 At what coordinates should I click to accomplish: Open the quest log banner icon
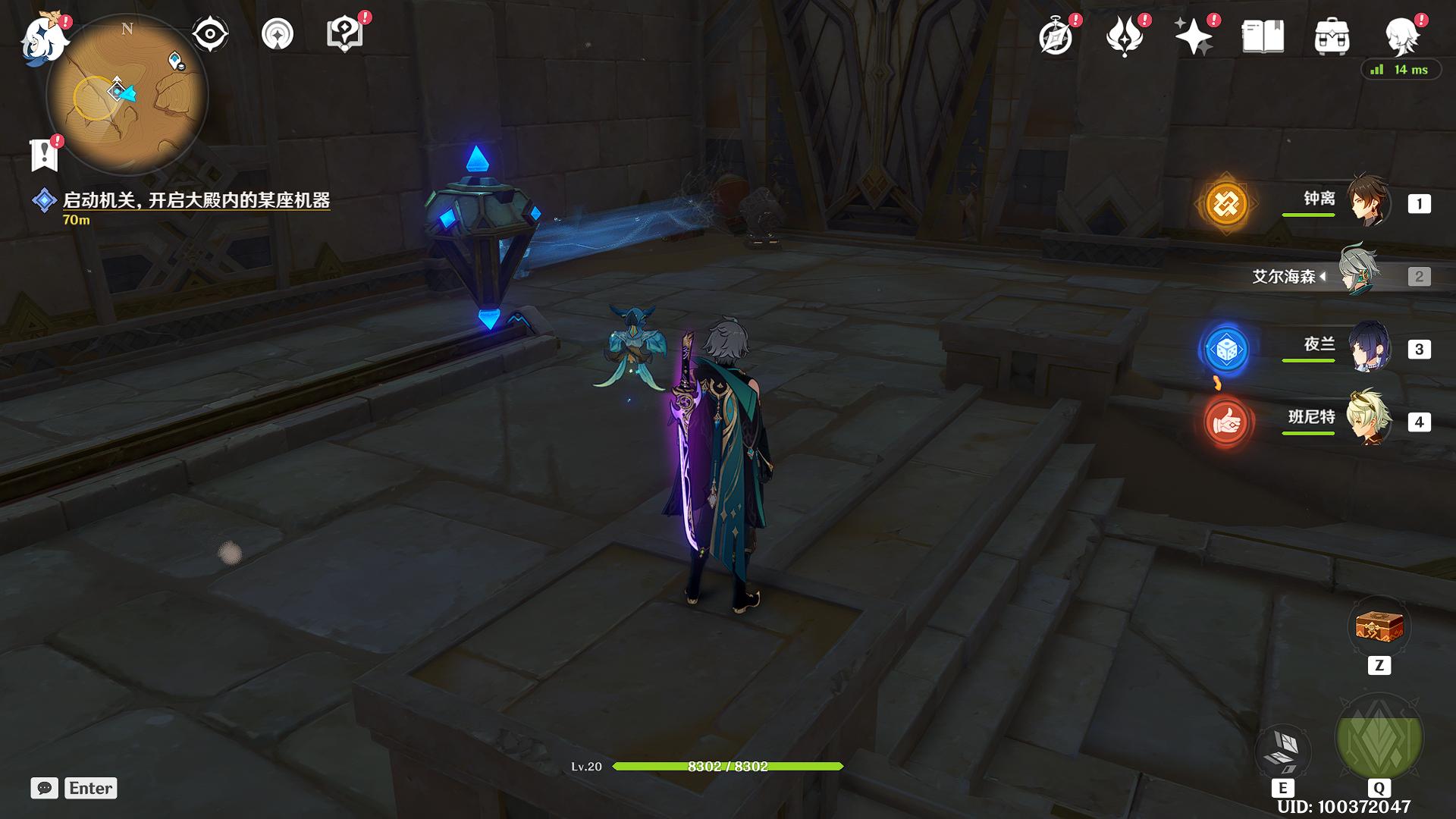pos(44,154)
